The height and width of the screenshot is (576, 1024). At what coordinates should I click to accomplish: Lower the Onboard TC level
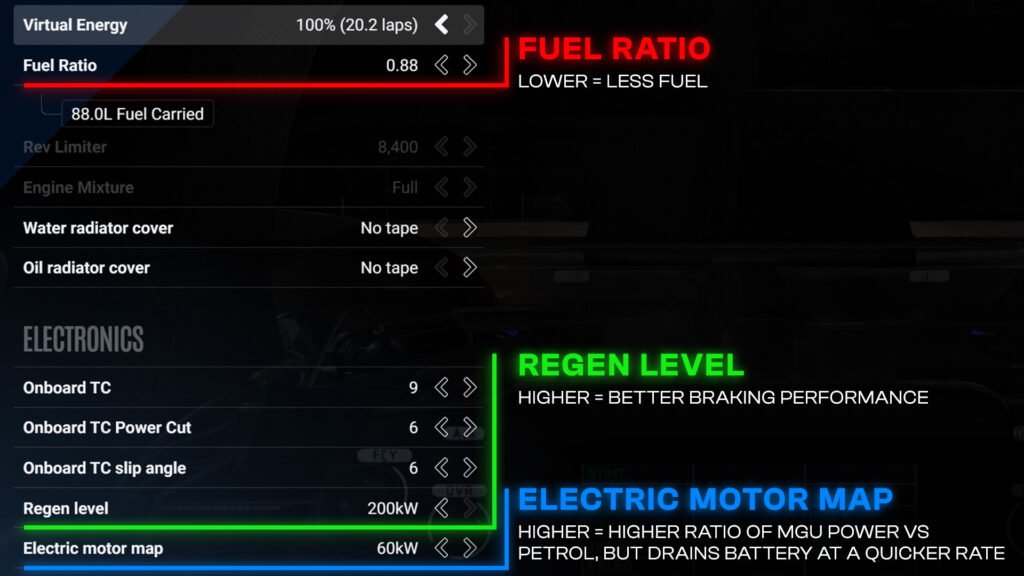[x=441, y=387]
